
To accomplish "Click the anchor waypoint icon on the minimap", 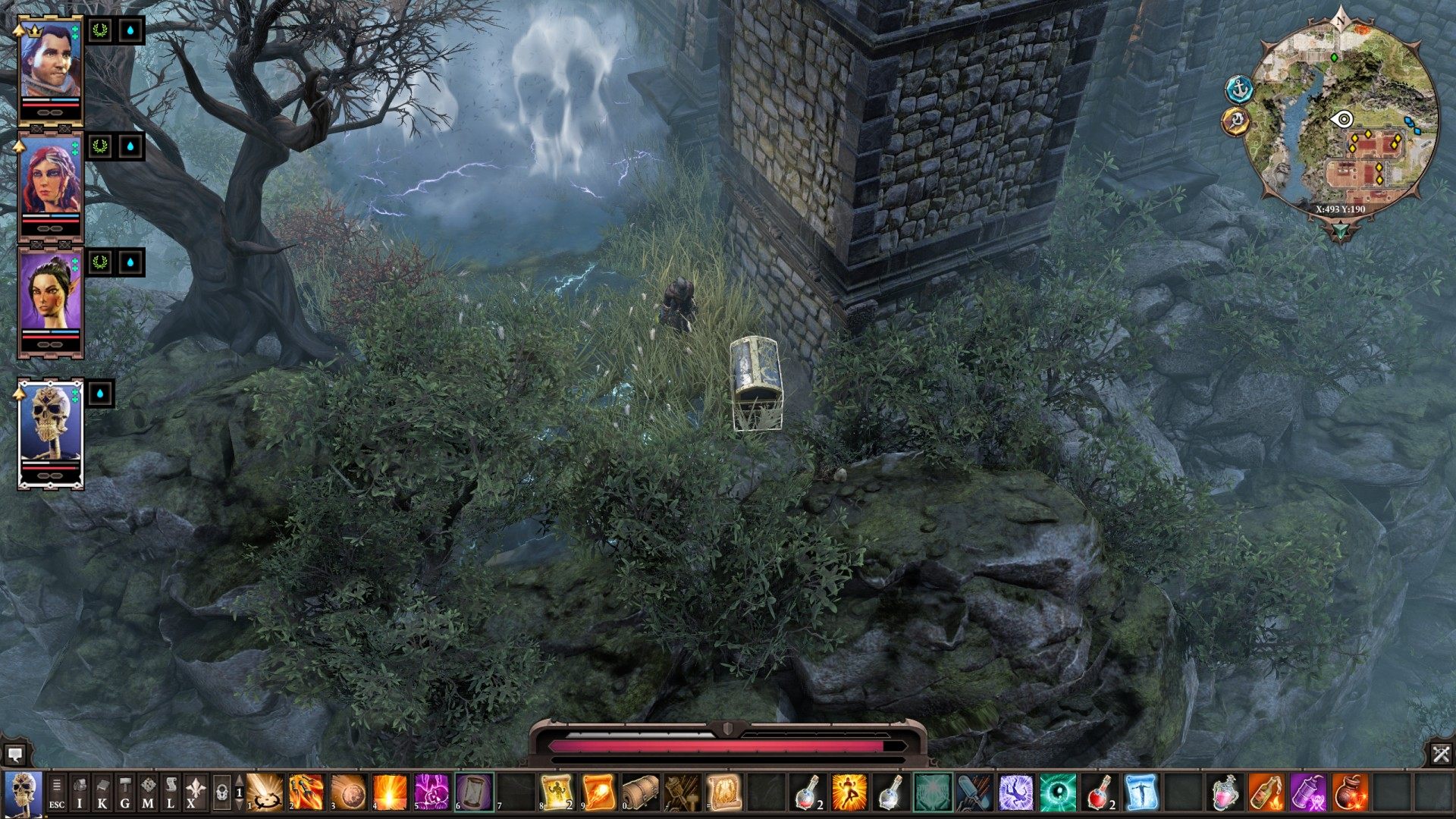I will click(x=1239, y=89).
